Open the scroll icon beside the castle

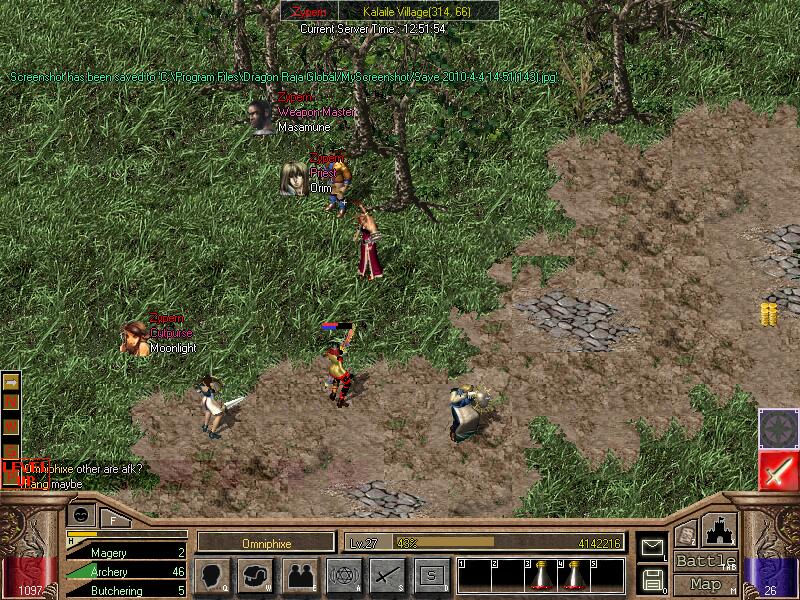pyautogui.click(x=685, y=535)
